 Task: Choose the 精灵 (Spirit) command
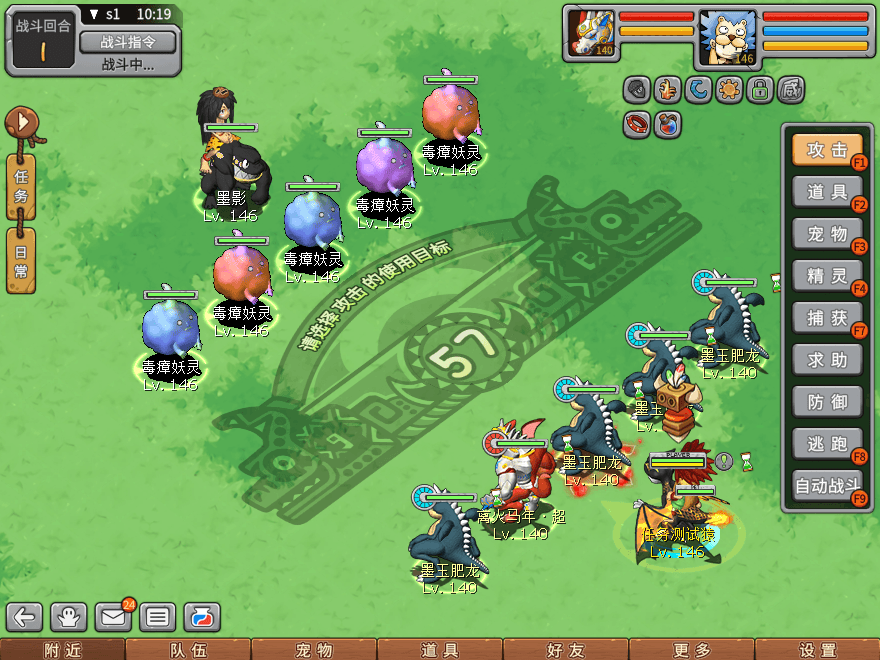[x=826, y=276]
